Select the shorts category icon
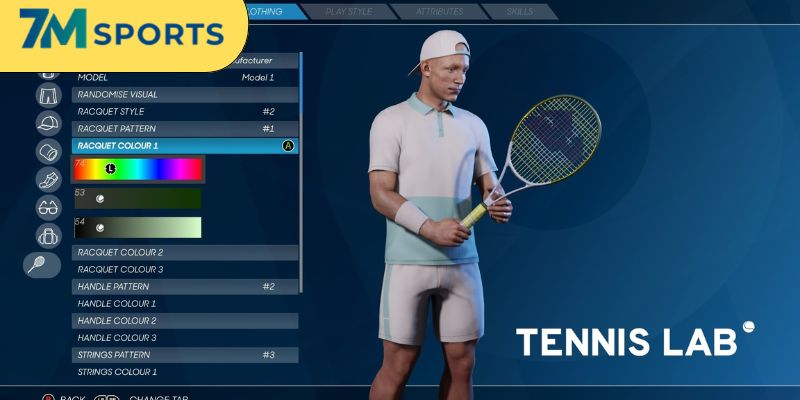The height and width of the screenshot is (400, 800). coord(48,96)
